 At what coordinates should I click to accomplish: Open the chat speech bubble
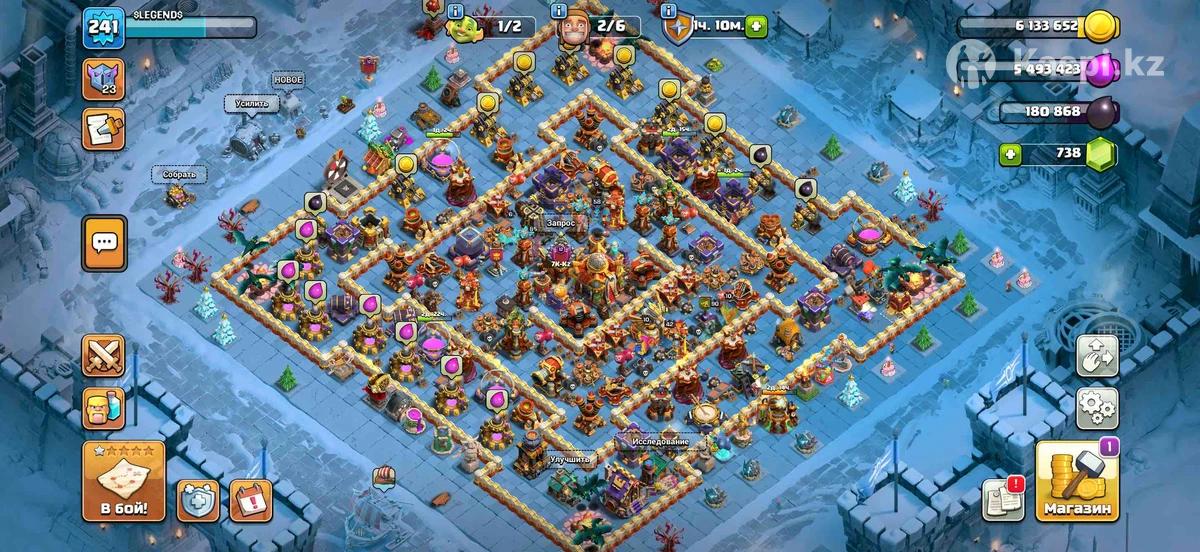click(x=104, y=242)
